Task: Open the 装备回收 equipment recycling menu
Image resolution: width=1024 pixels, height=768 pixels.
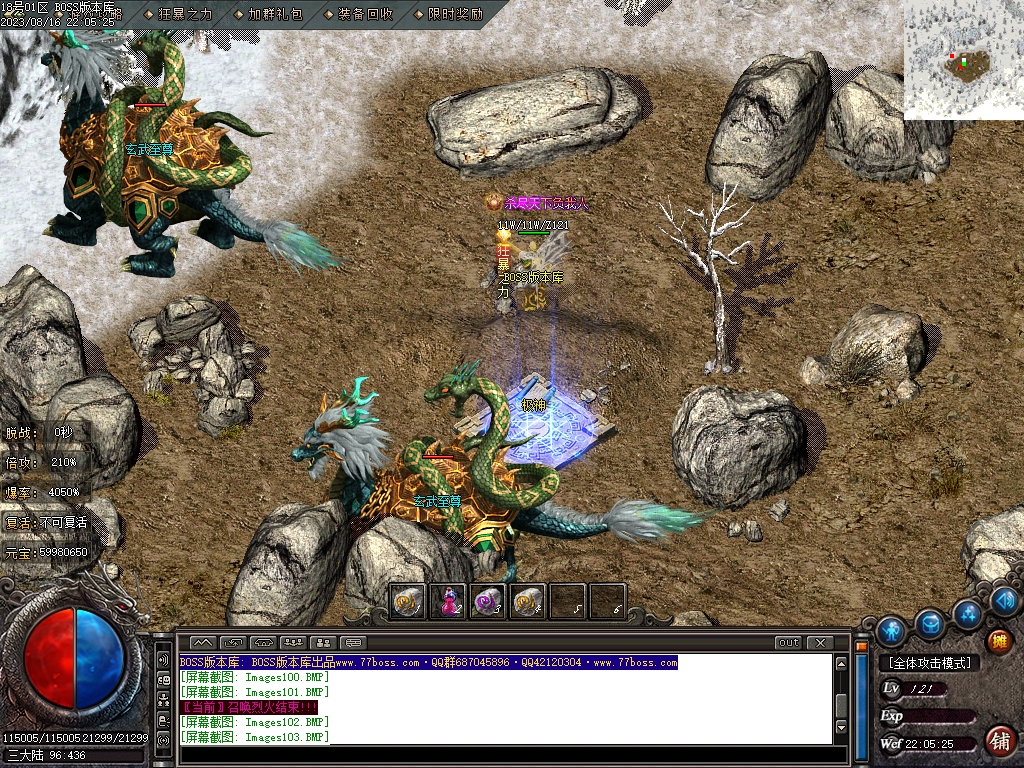Action: [358, 14]
